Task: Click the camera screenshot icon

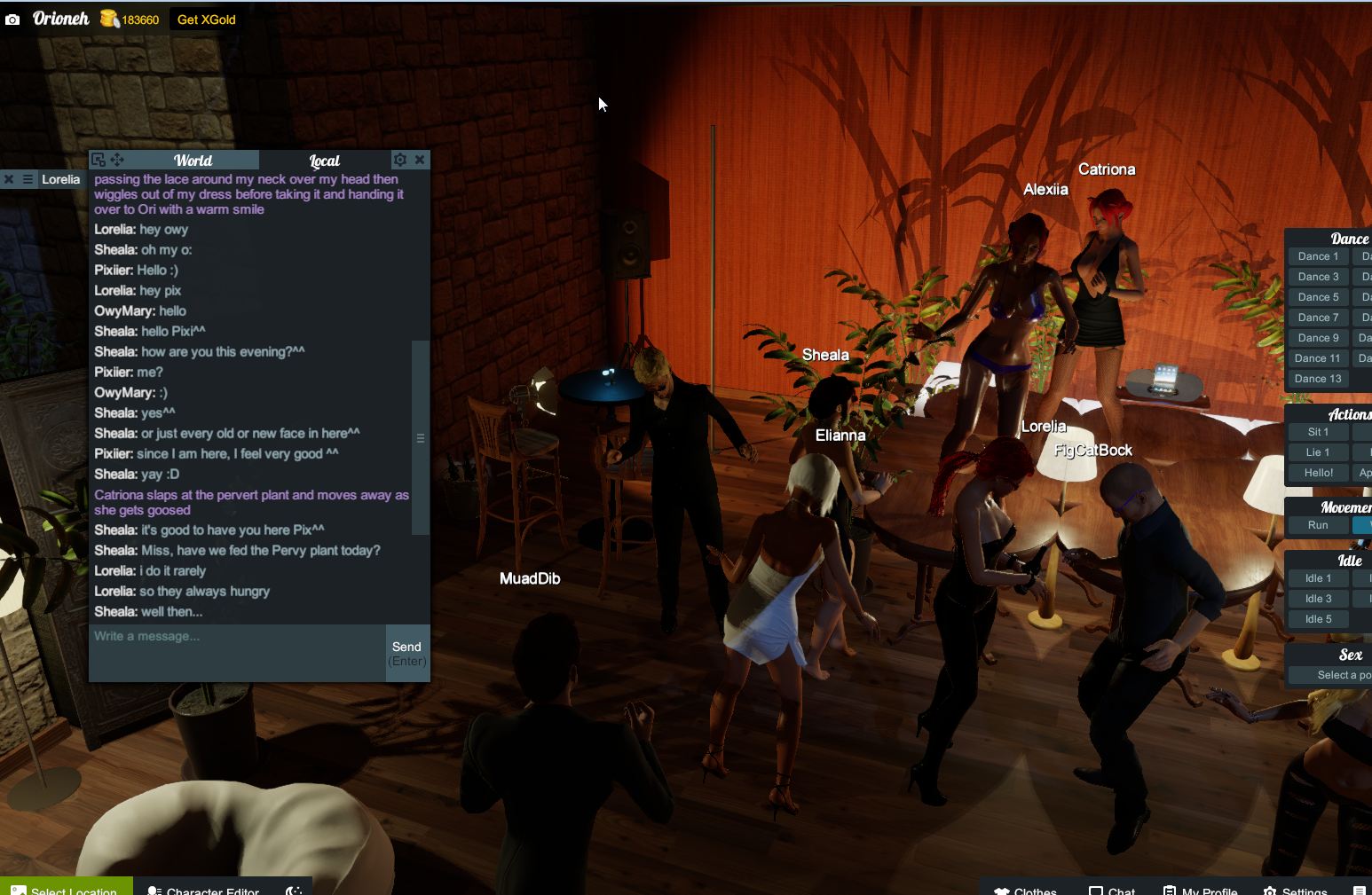Action: click(x=12, y=18)
